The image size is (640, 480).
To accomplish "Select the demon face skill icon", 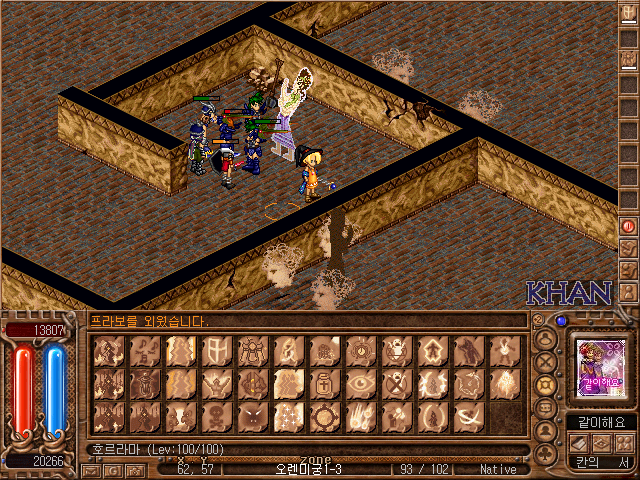I will tap(251, 414).
